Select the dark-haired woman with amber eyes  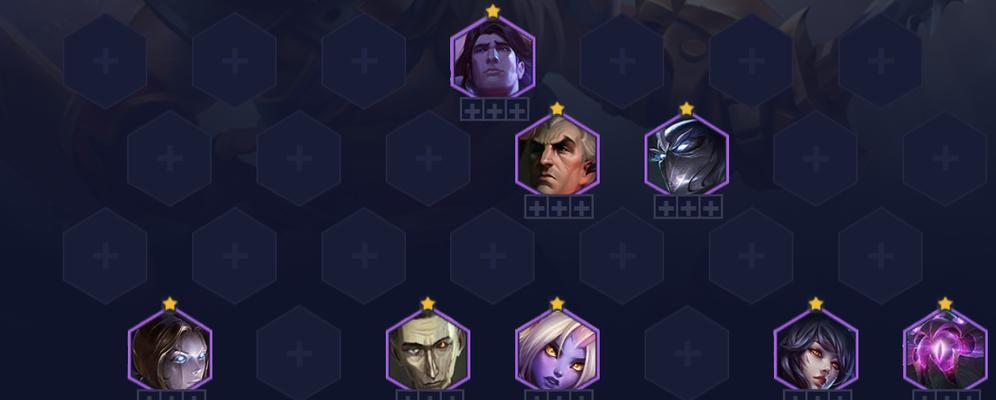(x=815, y=351)
